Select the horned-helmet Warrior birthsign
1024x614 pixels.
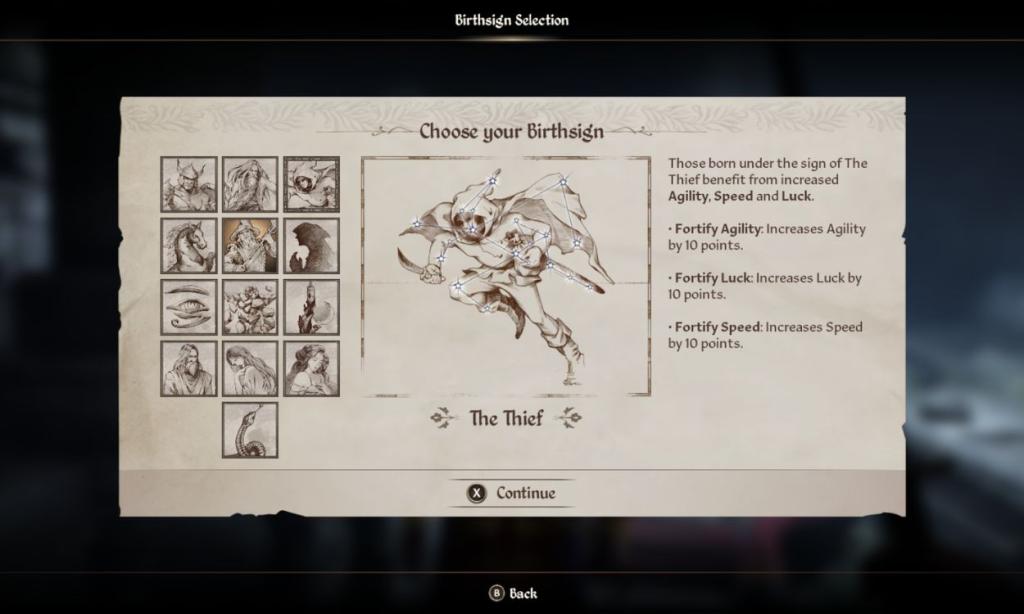click(189, 184)
